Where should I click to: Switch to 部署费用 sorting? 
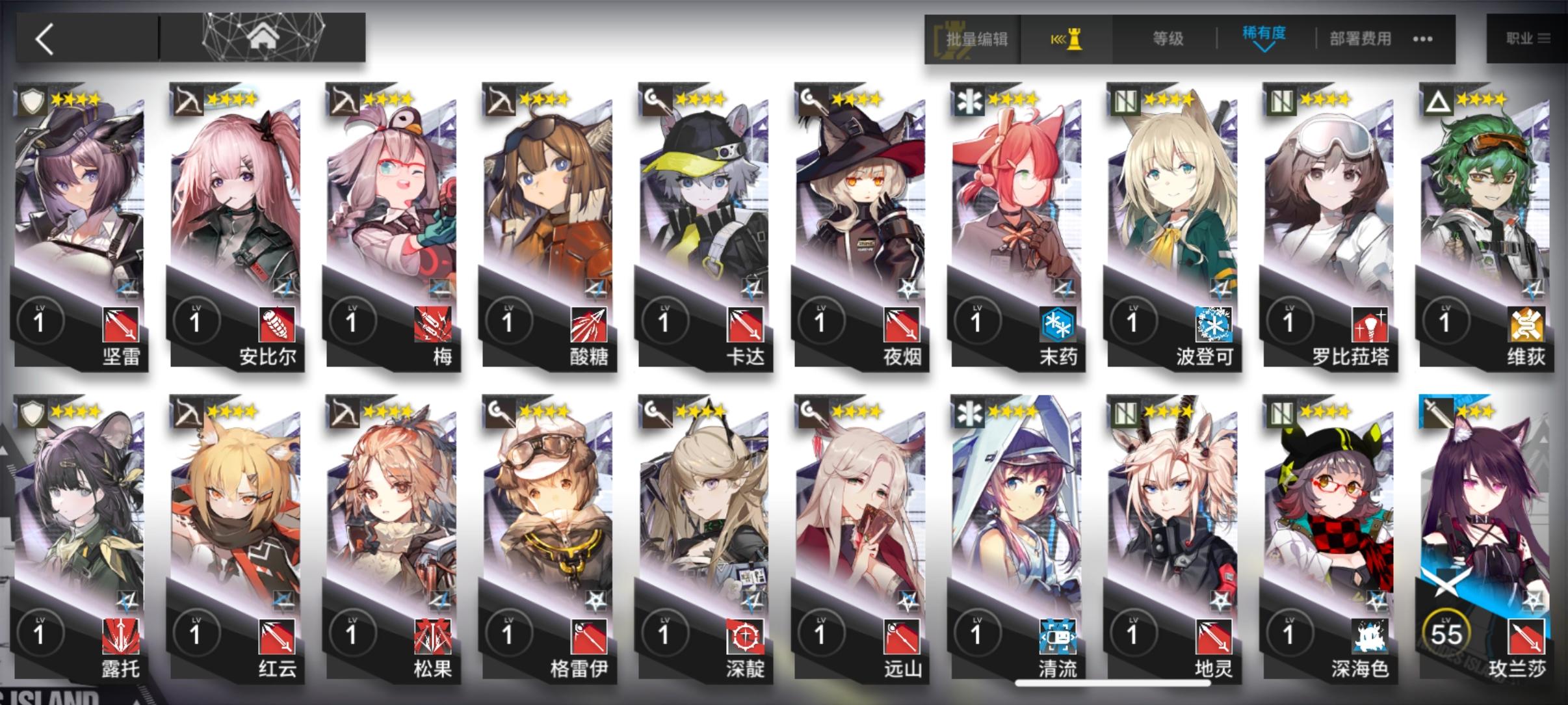1360,38
